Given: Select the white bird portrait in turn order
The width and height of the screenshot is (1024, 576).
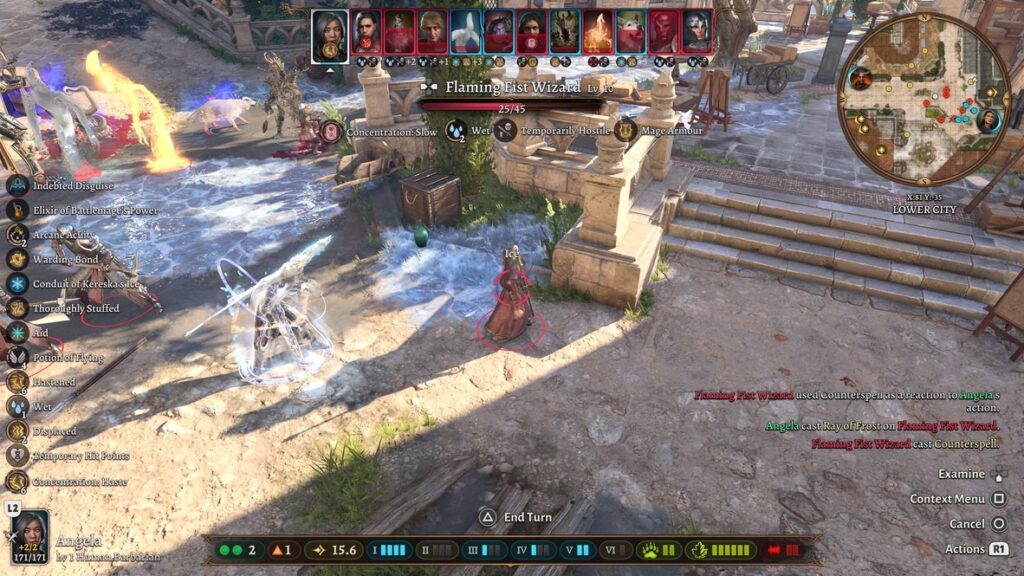Looking at the screenshot, I should click(464, 32).
